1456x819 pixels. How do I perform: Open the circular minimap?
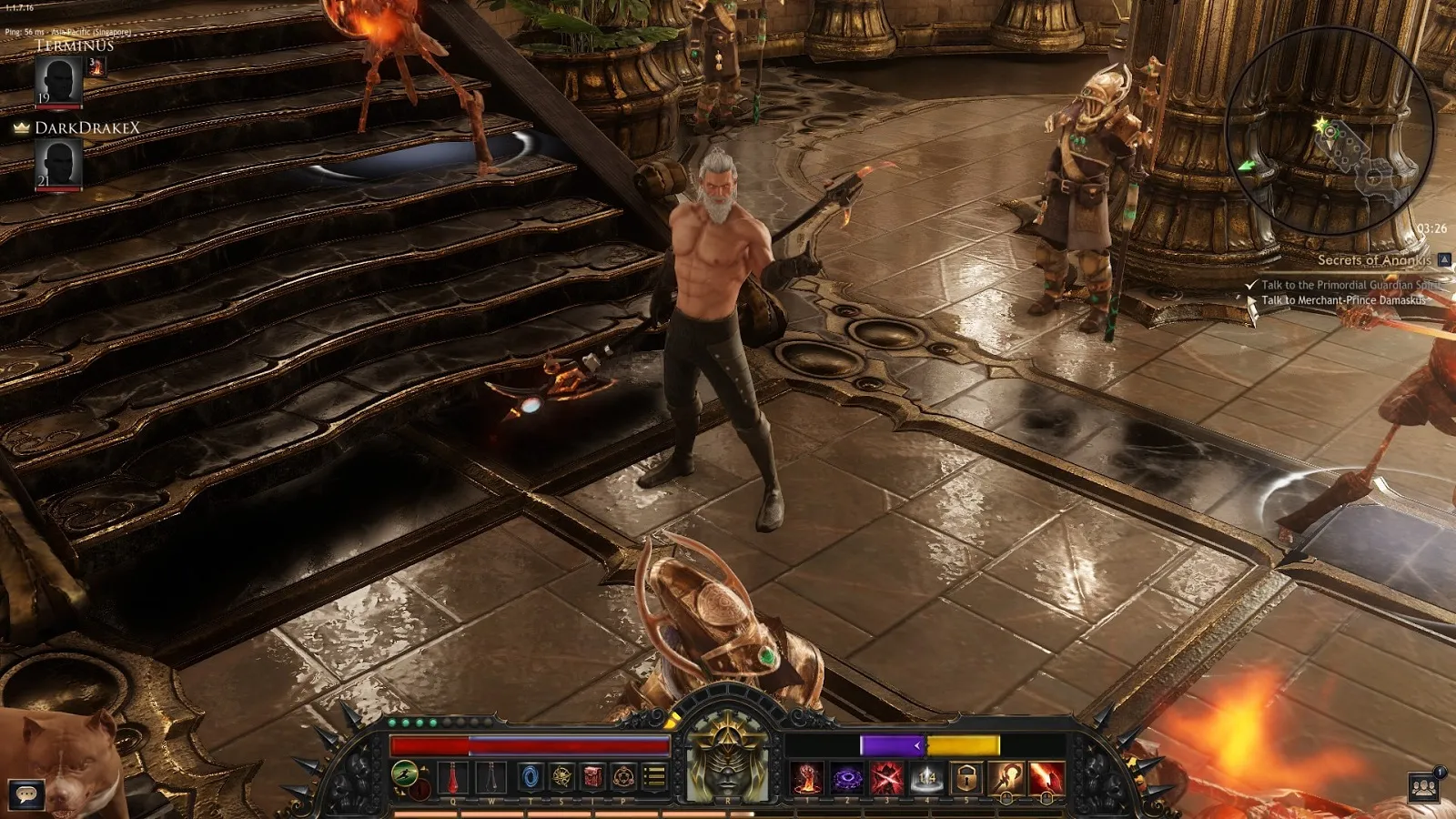click(1330, 130)
